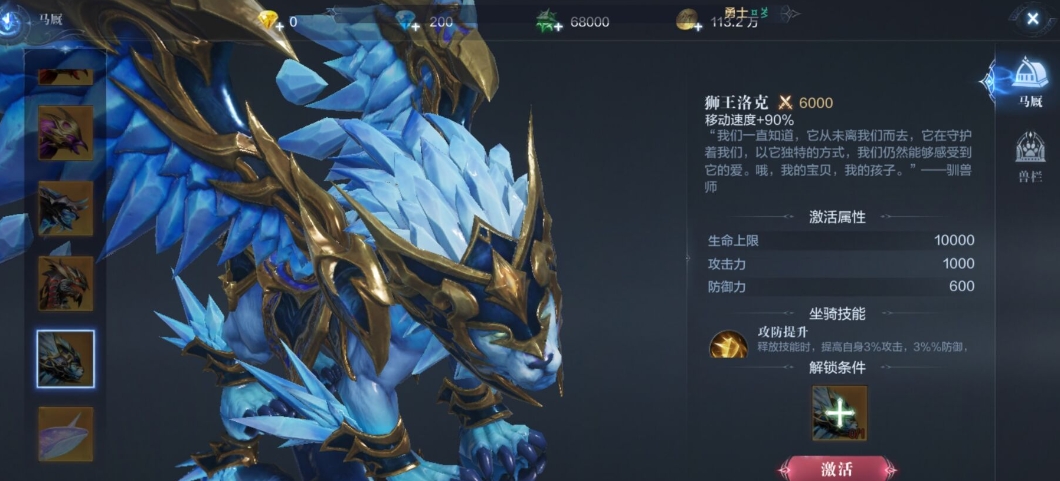Image resolution: width=1060 pixels, height=481 pixels.
Task: Go back via the 马厩 title icon
Action: pos(12,19)
